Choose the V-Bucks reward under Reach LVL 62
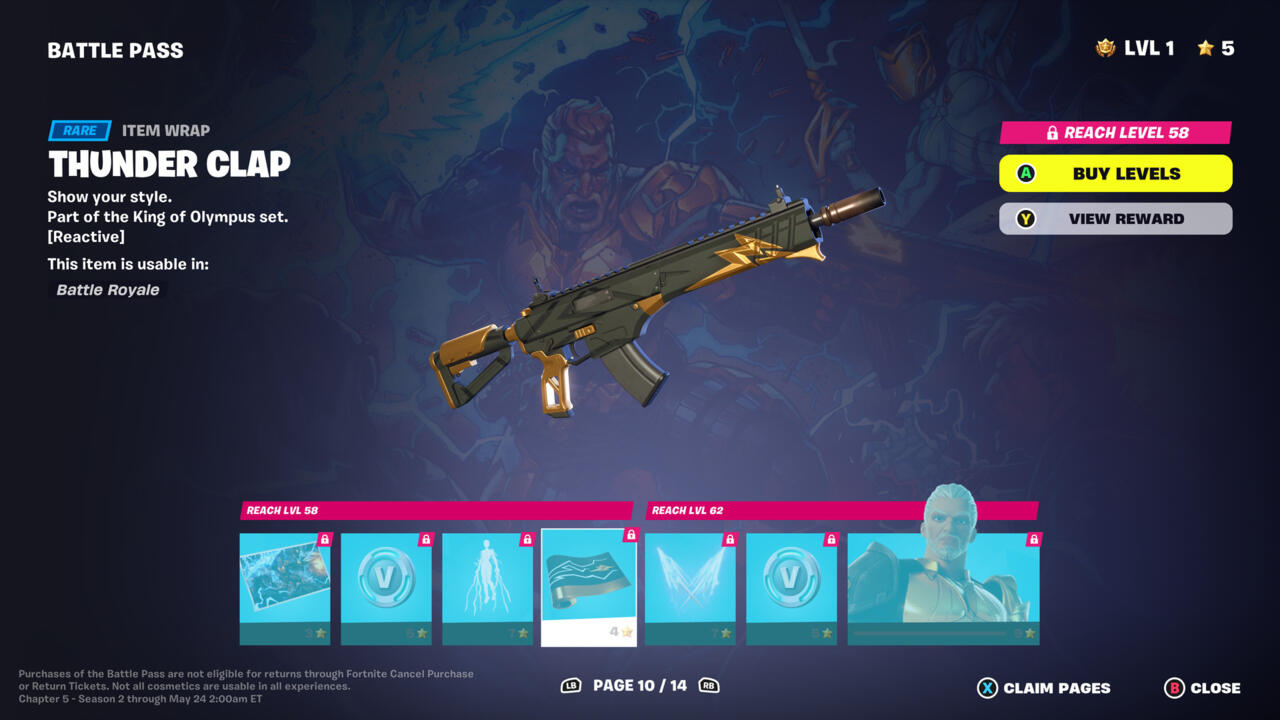Image resolution: width=1280 pixels, height=720 pixels. (x=791, y=588)
